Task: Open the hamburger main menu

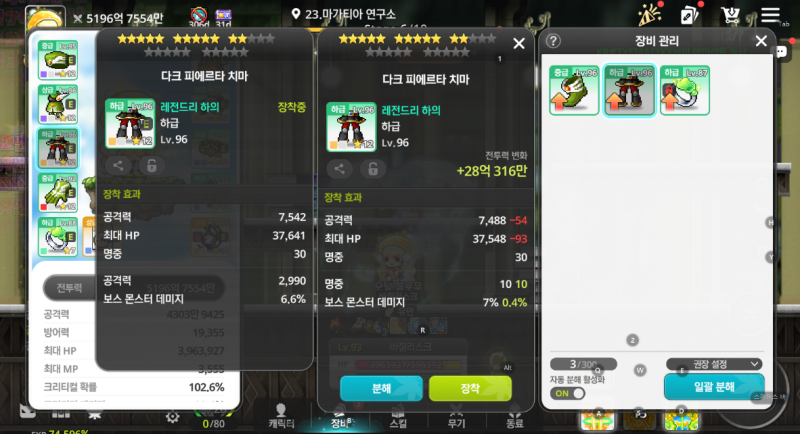Action: [x=769, y=16]
